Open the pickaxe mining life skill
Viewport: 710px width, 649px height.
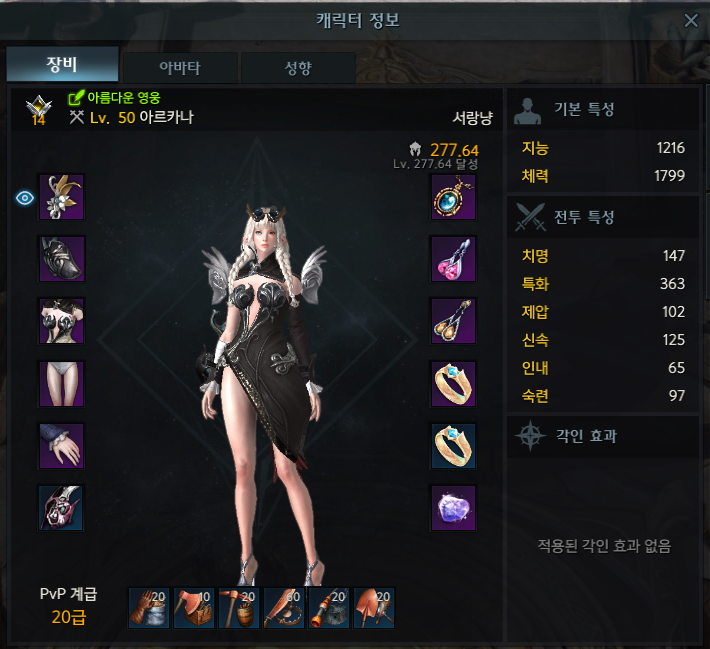coord(239,608)
